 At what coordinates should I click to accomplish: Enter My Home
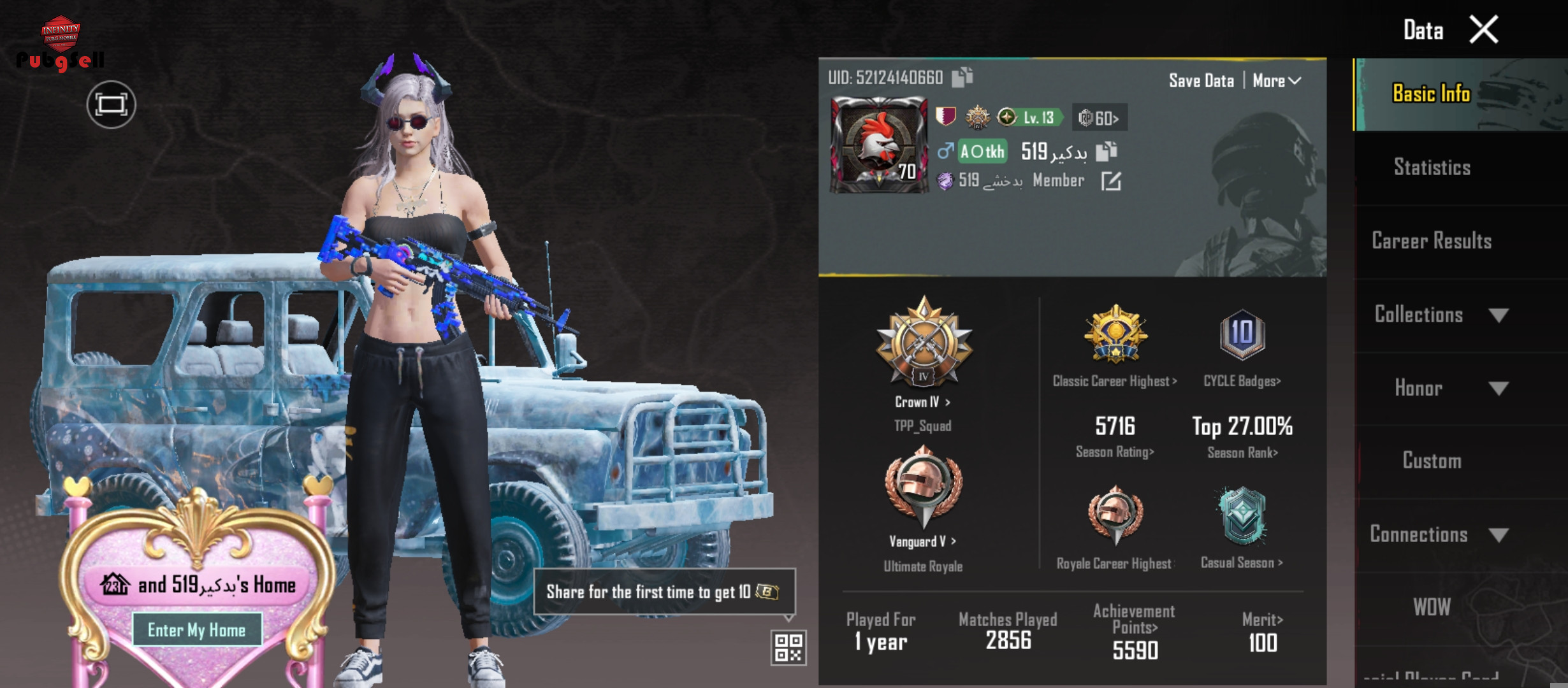197,630
